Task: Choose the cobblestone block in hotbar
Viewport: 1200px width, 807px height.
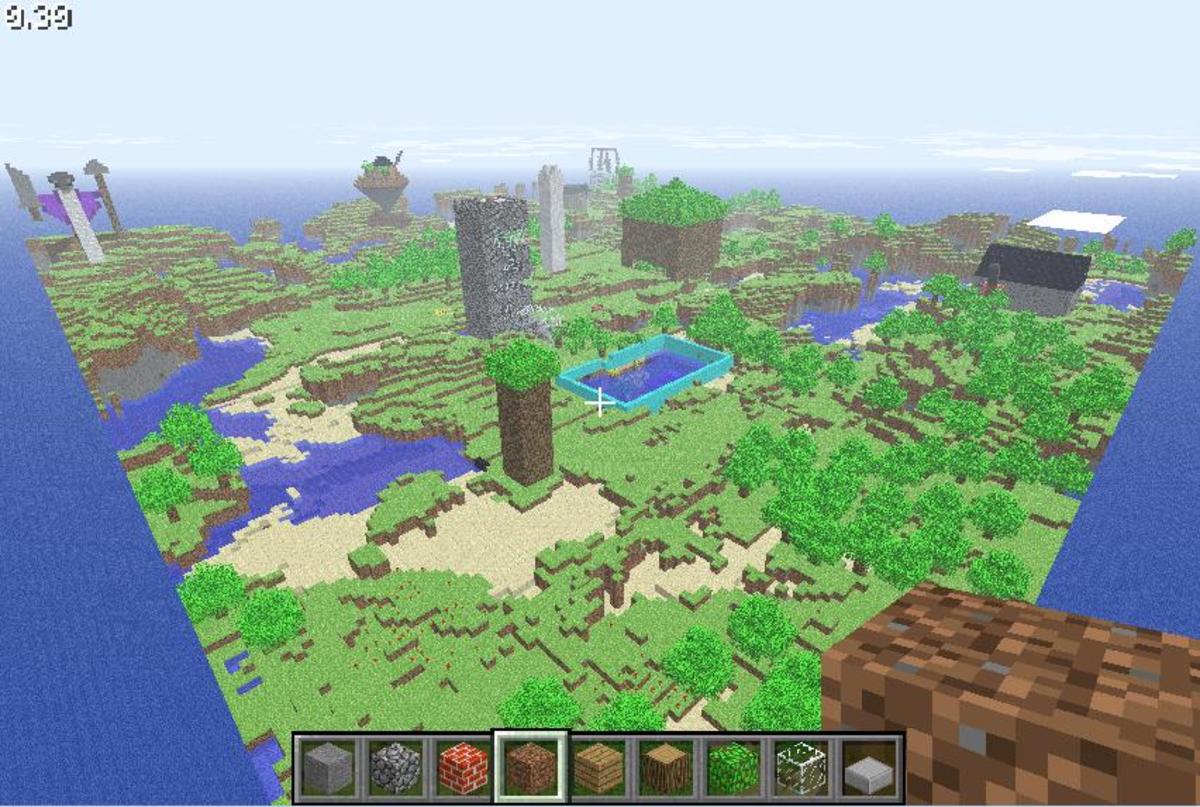Action: click(395, 768)
